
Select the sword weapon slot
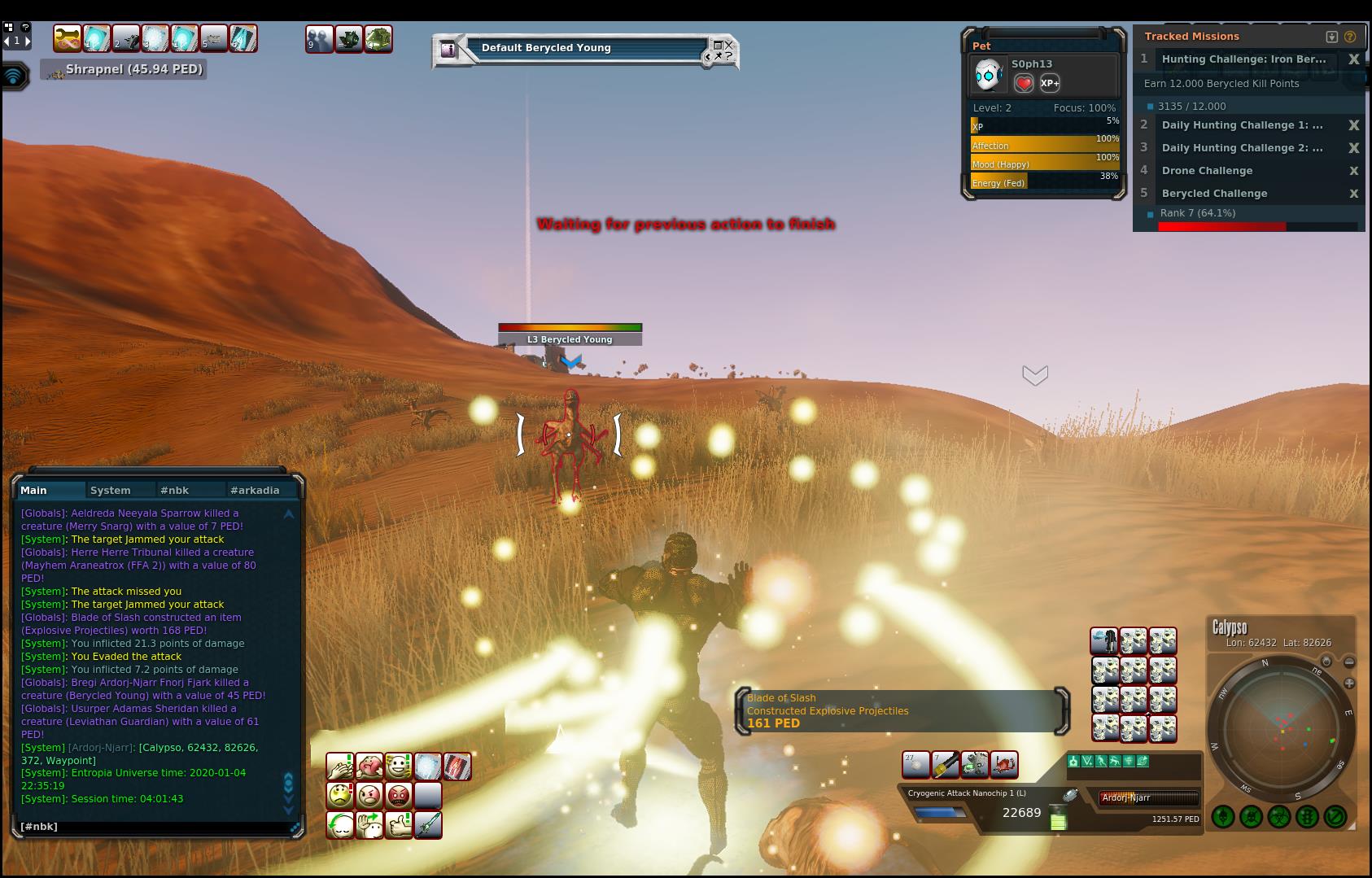(428, 824)
